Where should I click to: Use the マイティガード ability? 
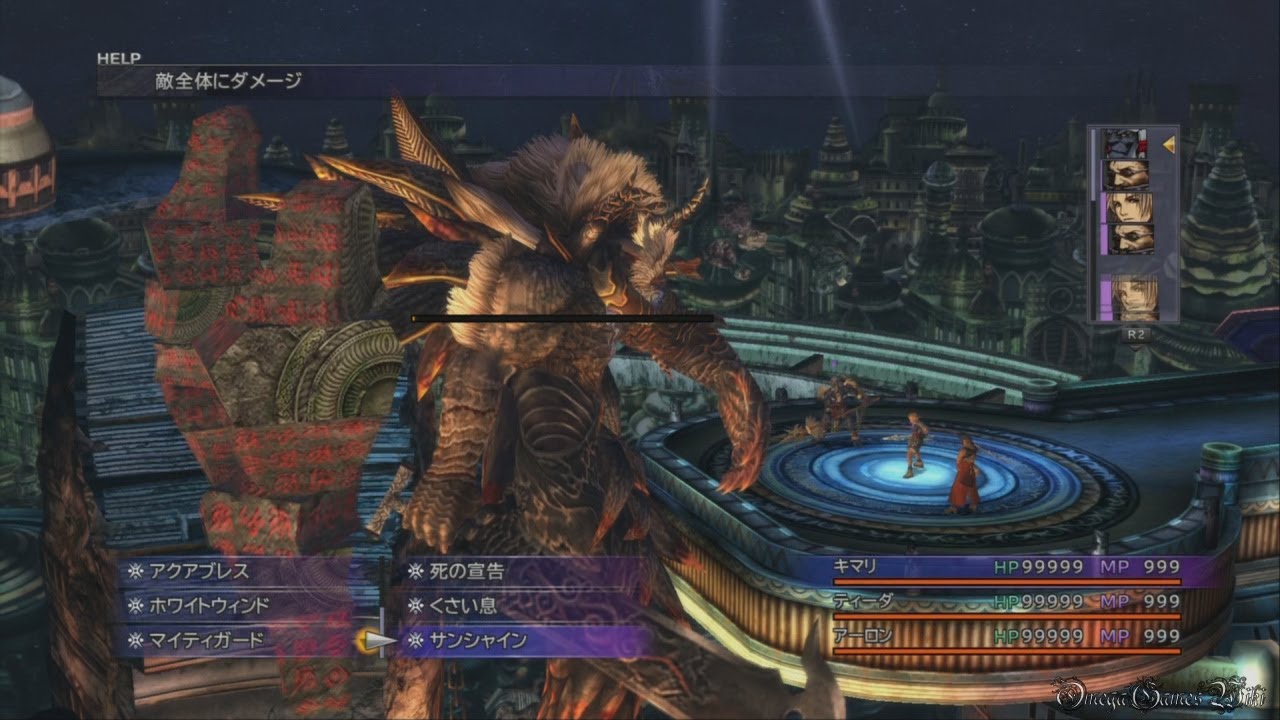coord(207,640)
